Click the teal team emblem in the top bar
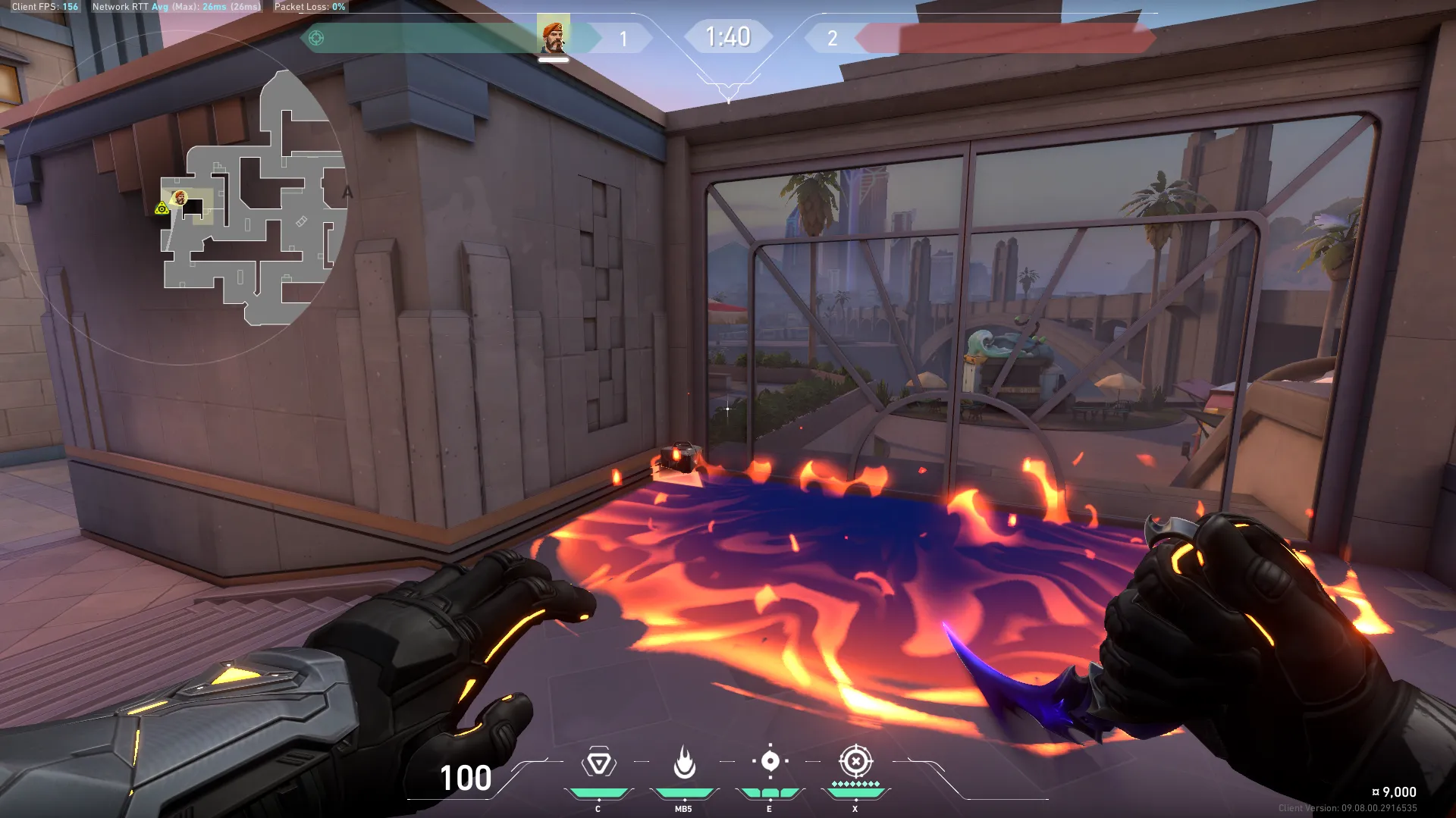This screenshot has width=1456, height=818. (316, 38)
